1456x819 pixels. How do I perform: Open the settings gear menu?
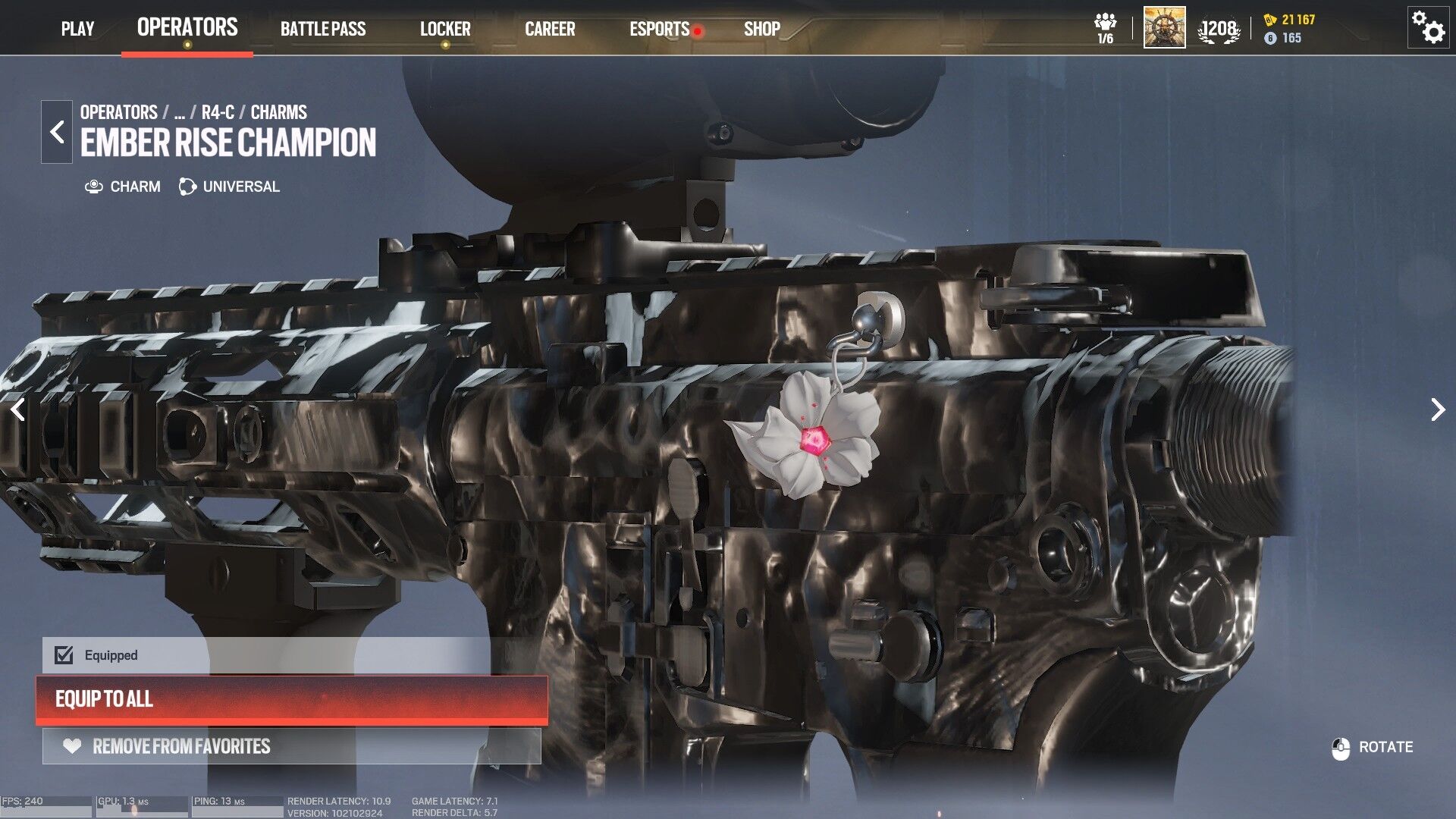click(1428, 28)
